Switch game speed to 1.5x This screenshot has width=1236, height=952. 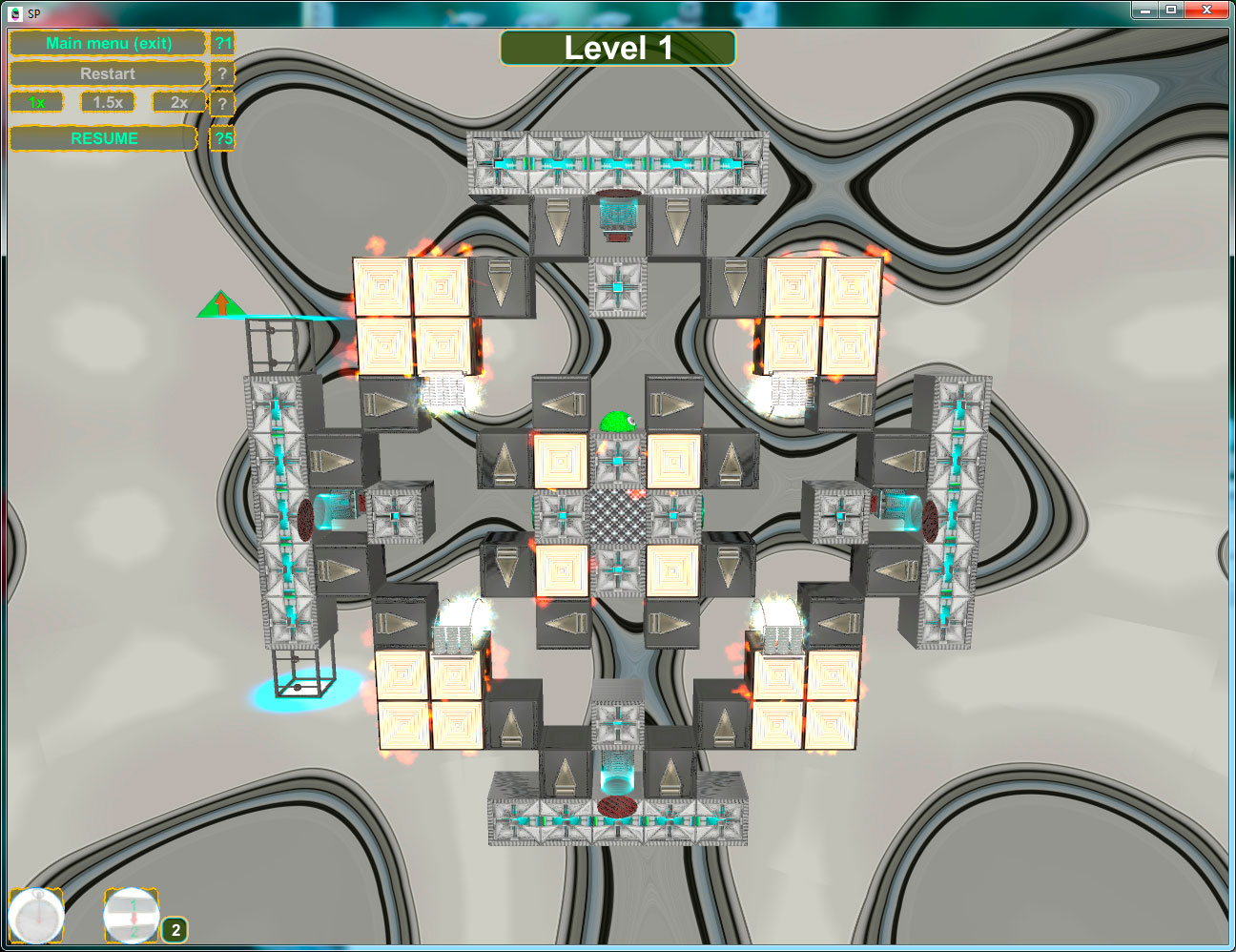[x=108, y=102]
